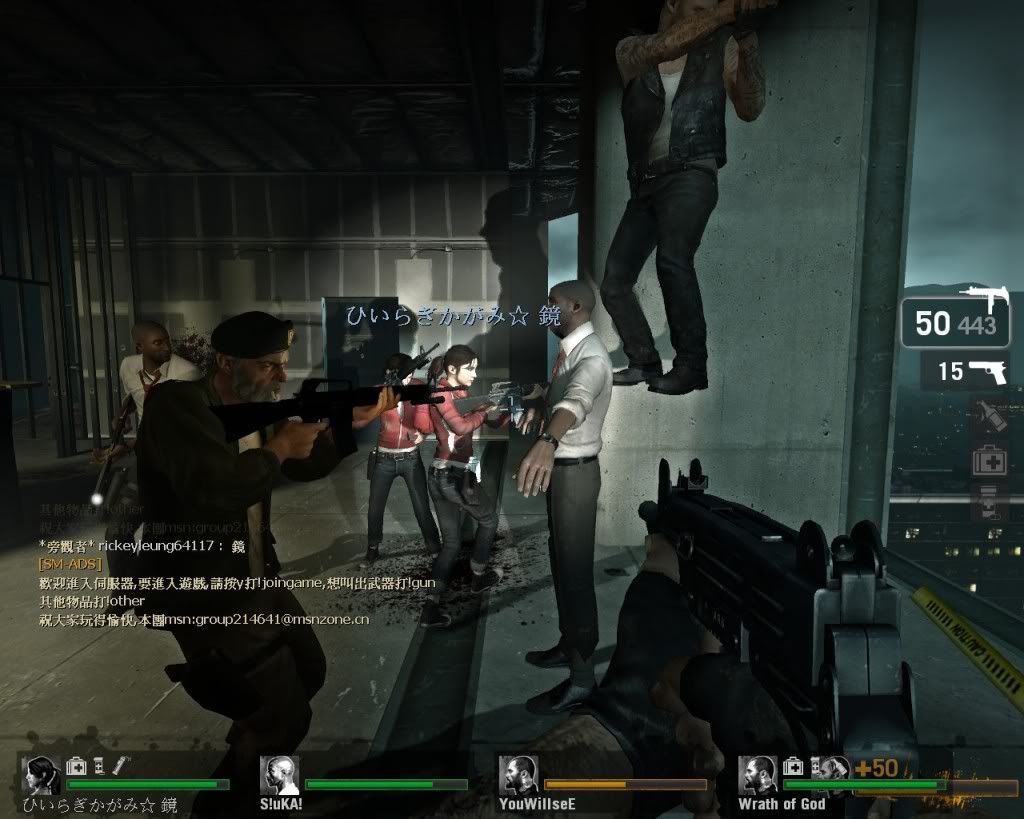This screenshot has width=1024, height=819.
Task: Select the submachine gun weapon slot
Action: pos(955,320)
